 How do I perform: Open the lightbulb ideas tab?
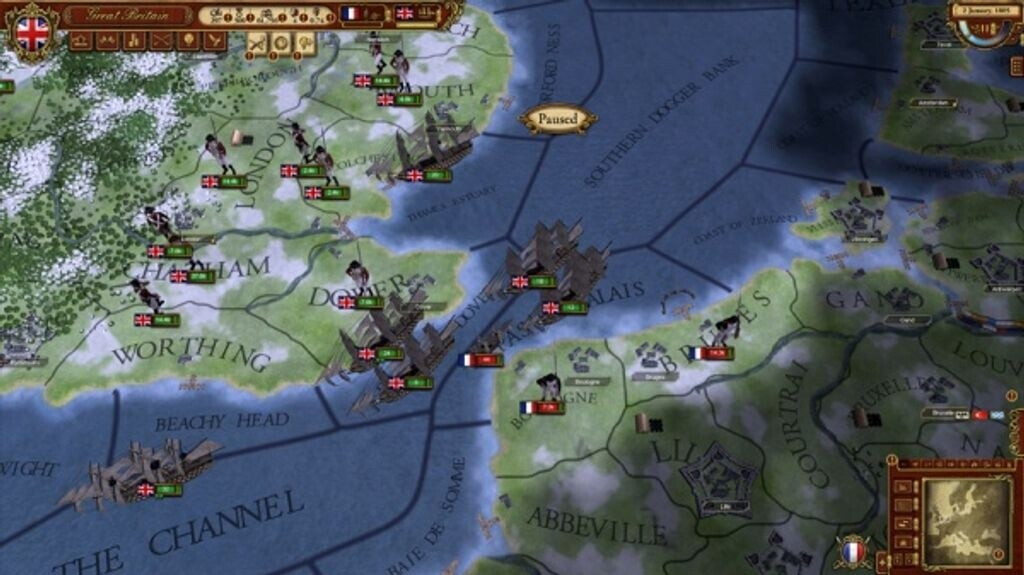pyautogui.click(x=187, y=41)
